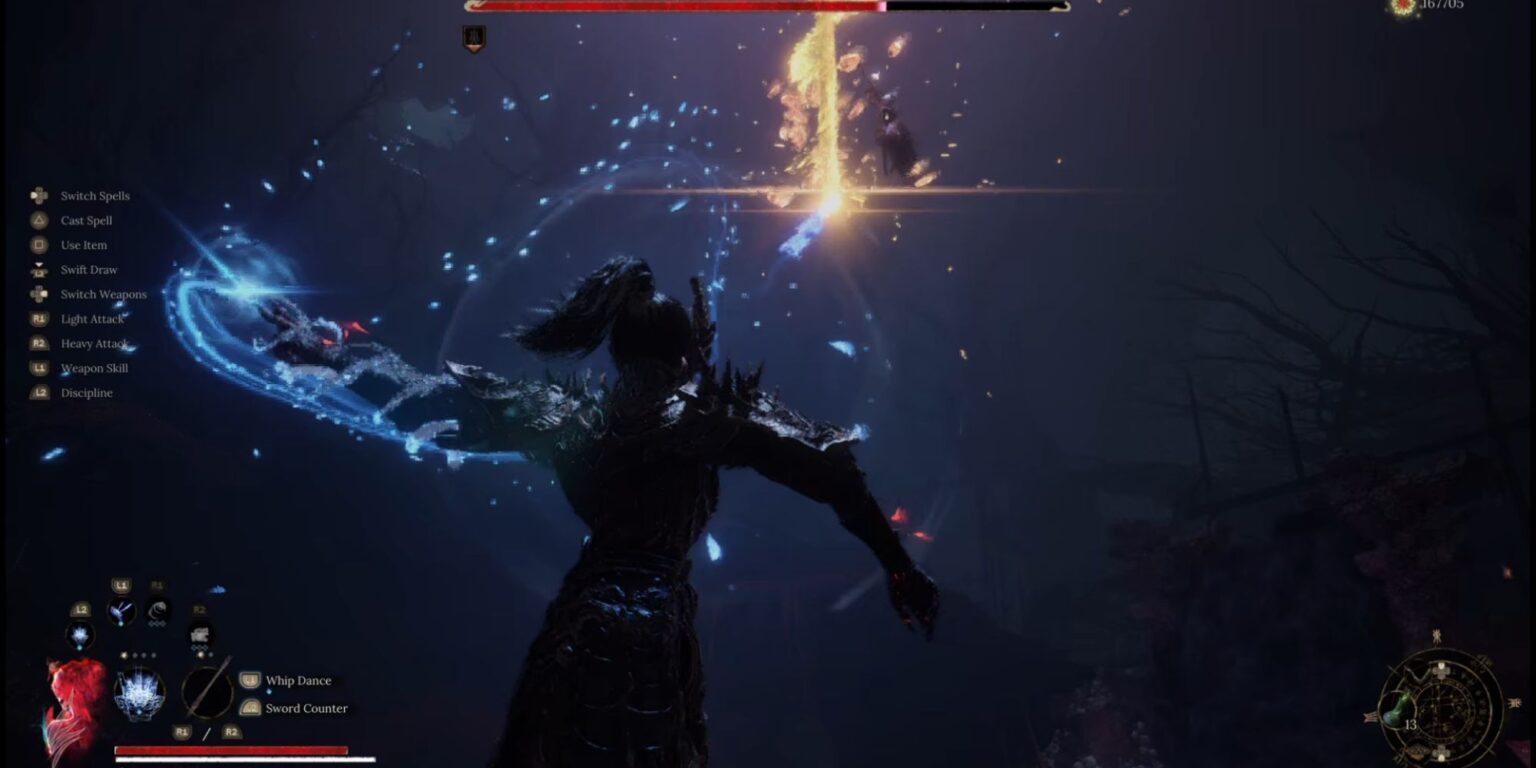Image resolution: width=1536 pixels, height=768 pixels.
Task: Toggle the first spell selection dot
Action: [x=124, y=655]
